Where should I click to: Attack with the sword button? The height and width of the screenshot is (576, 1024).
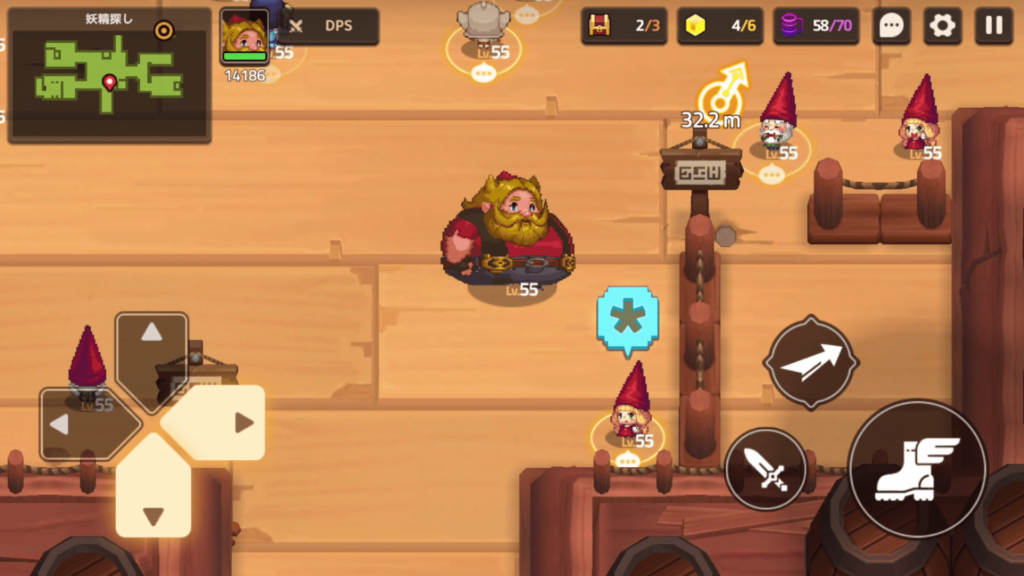point(766,468)
